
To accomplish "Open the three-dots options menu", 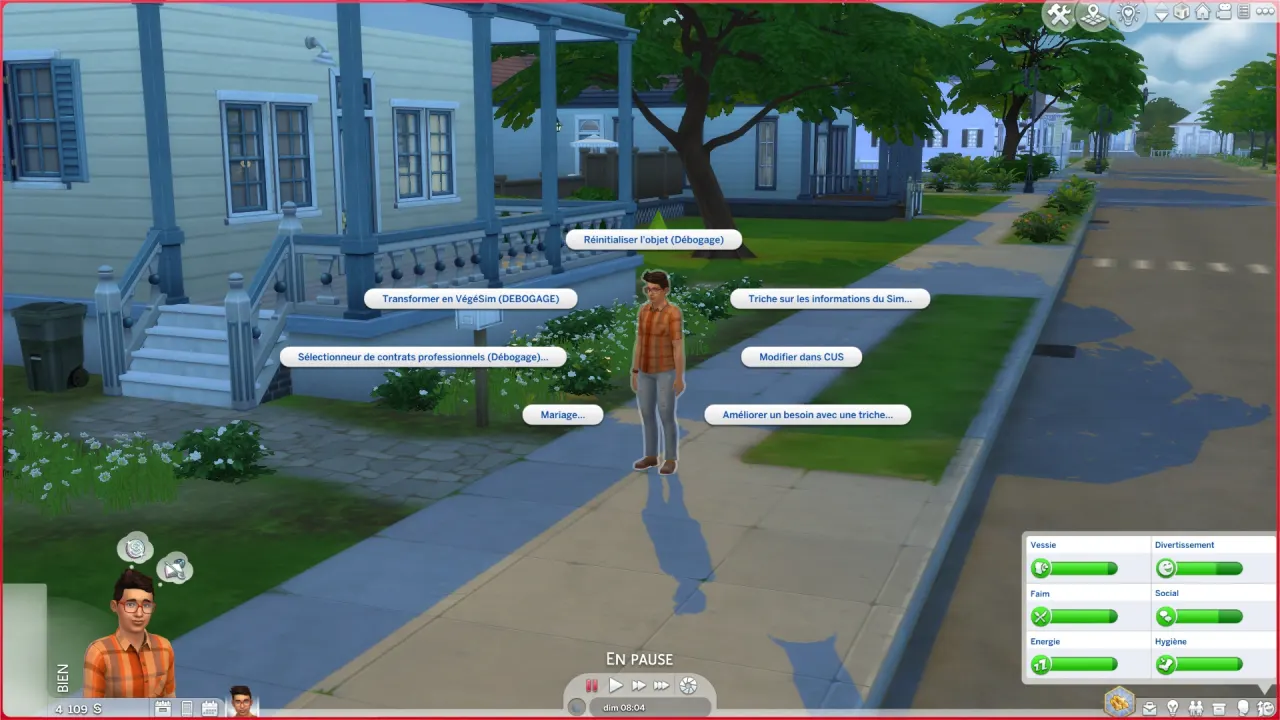I will tap(1263, 12).
